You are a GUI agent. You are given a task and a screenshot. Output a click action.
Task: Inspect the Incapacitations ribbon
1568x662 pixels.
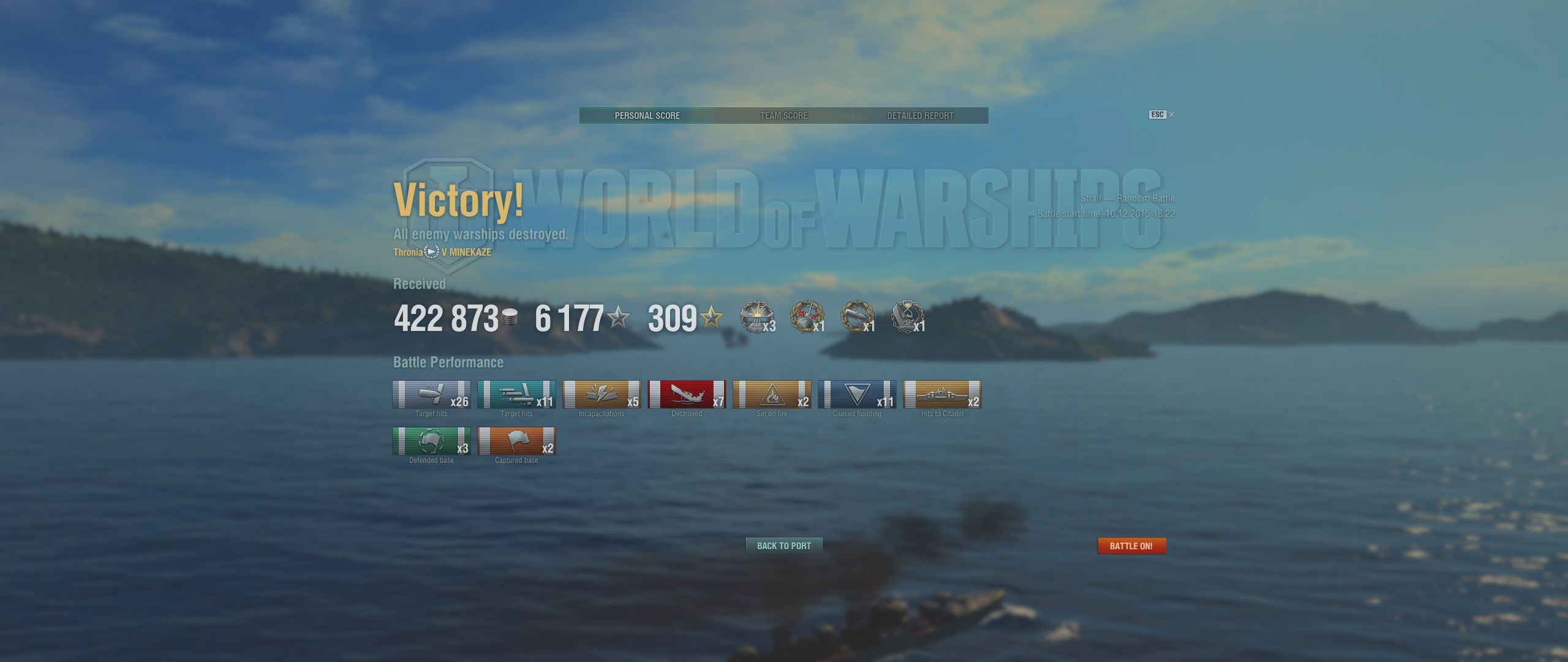point(601,395)
